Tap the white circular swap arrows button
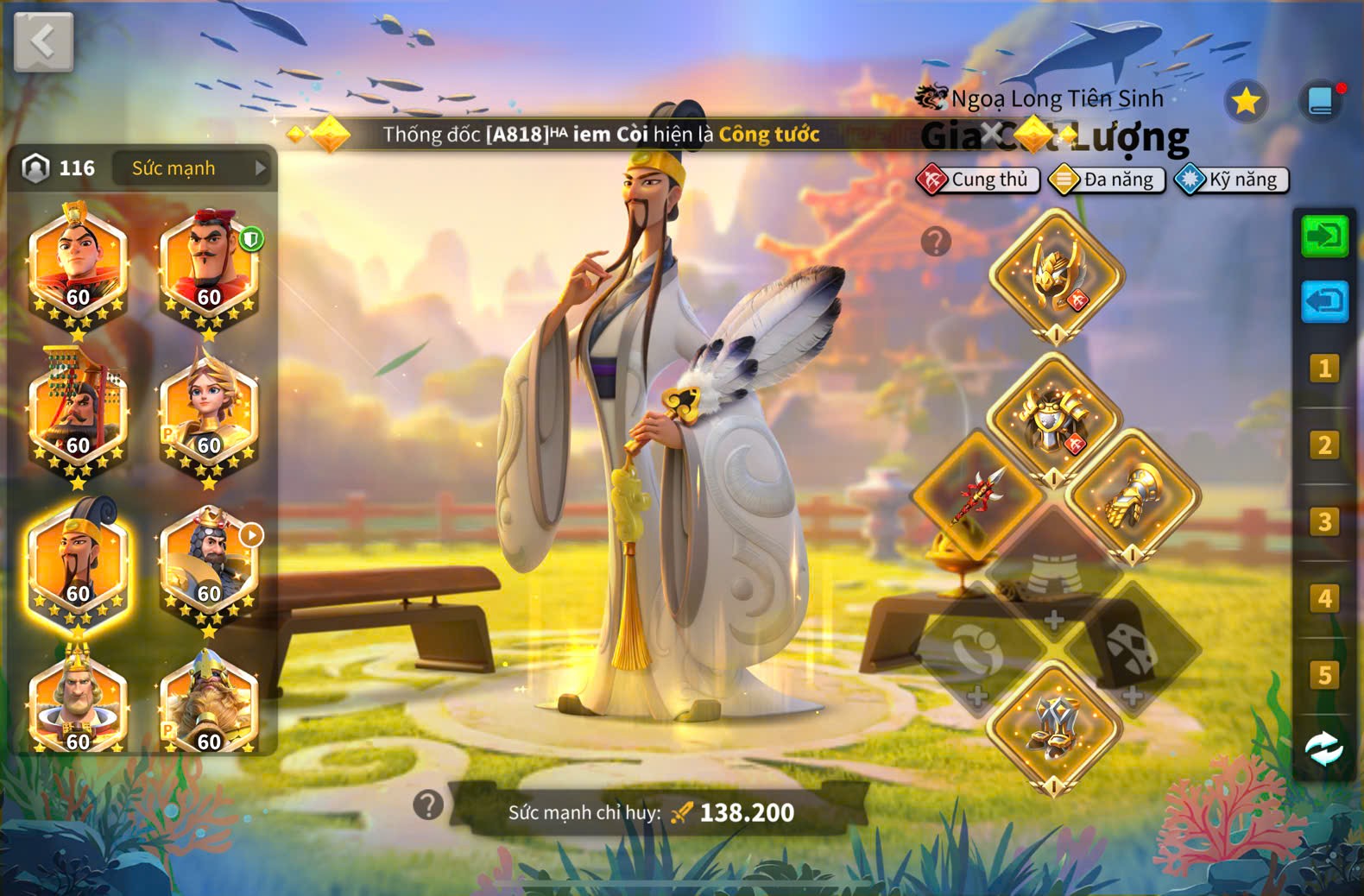Image resolution: width=1364 pixels, height=896 pixels. click(1323, 748)
